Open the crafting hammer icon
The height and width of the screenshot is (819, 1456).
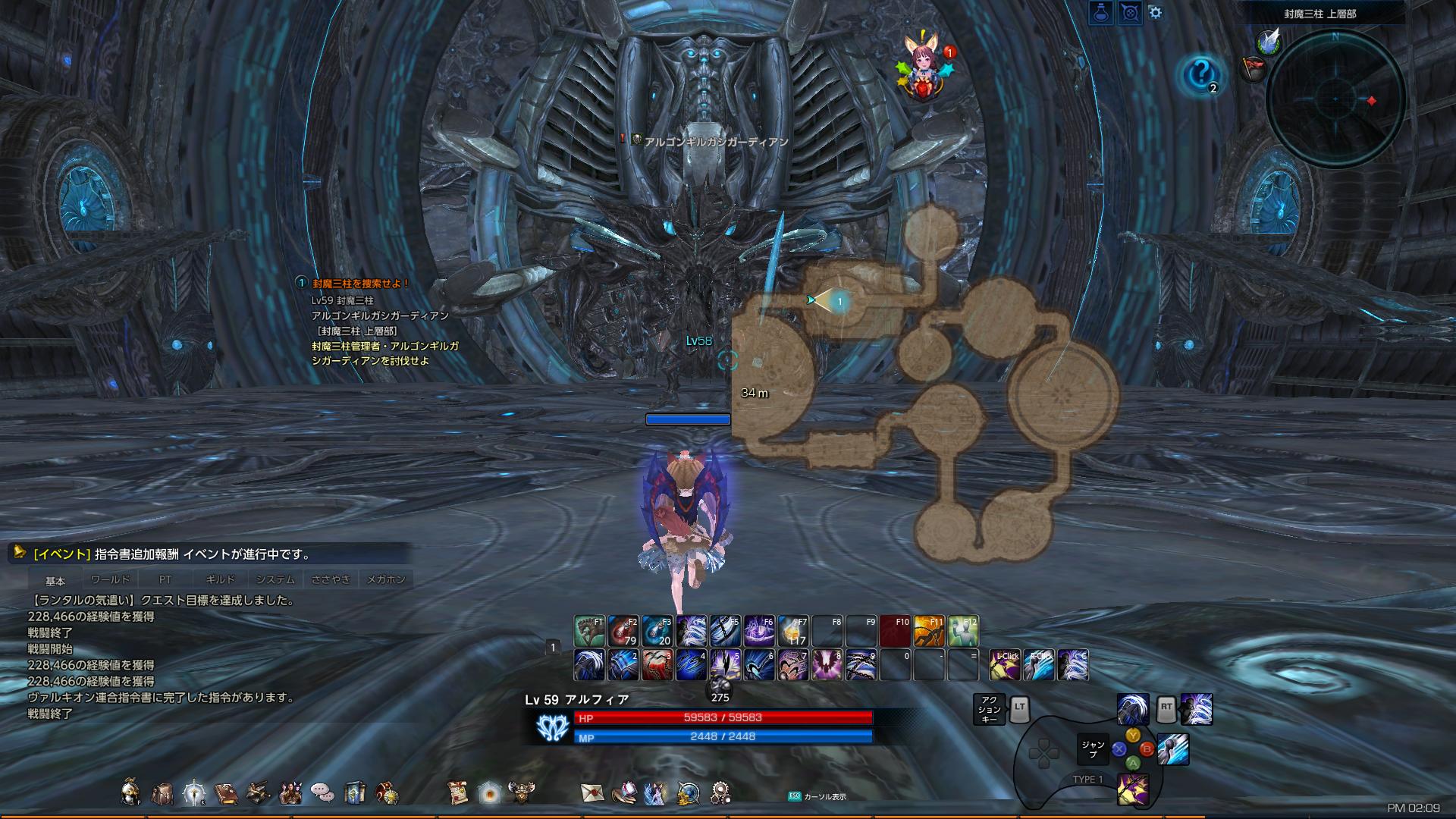258,791
